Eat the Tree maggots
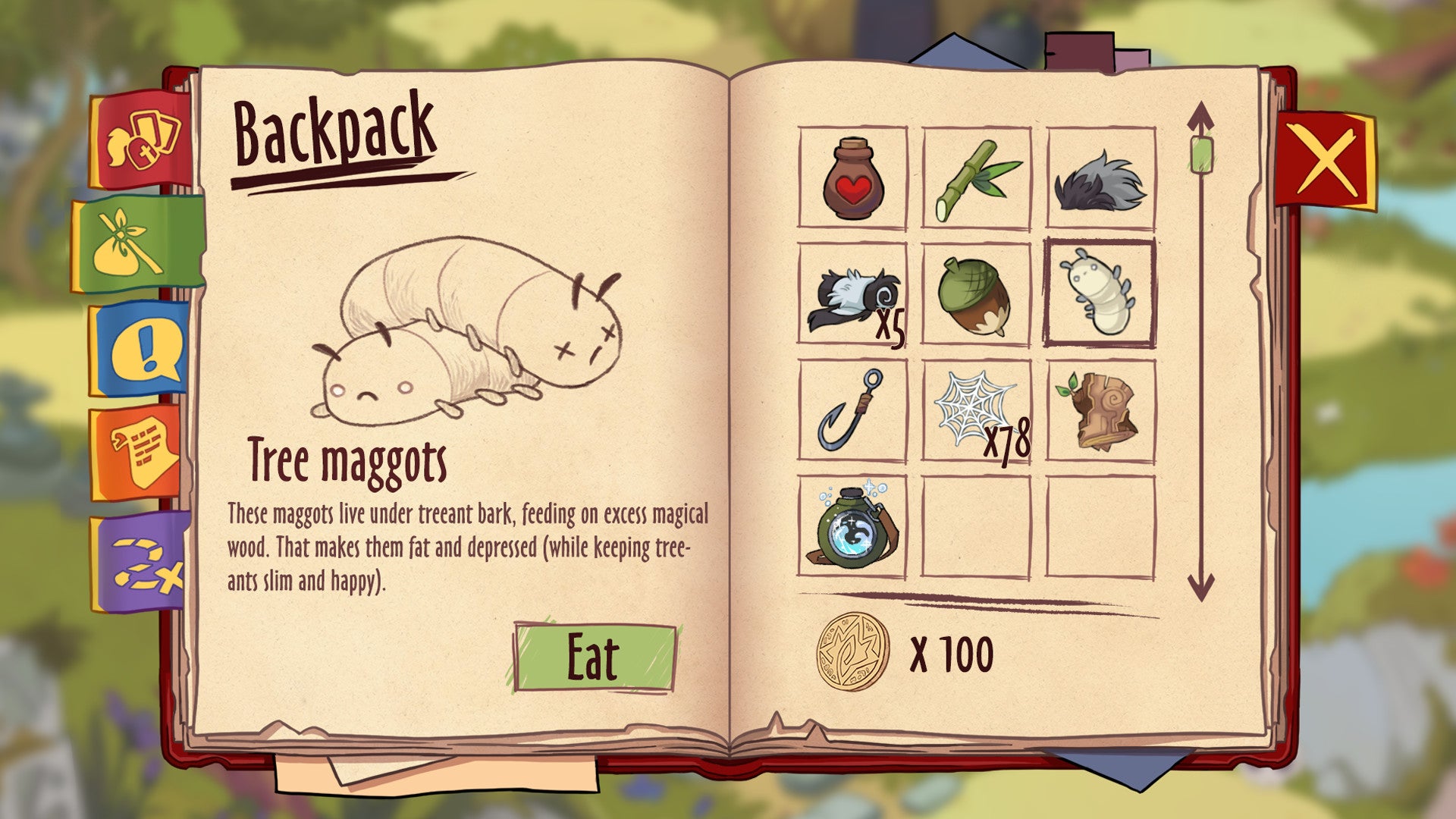 point(594,657)
